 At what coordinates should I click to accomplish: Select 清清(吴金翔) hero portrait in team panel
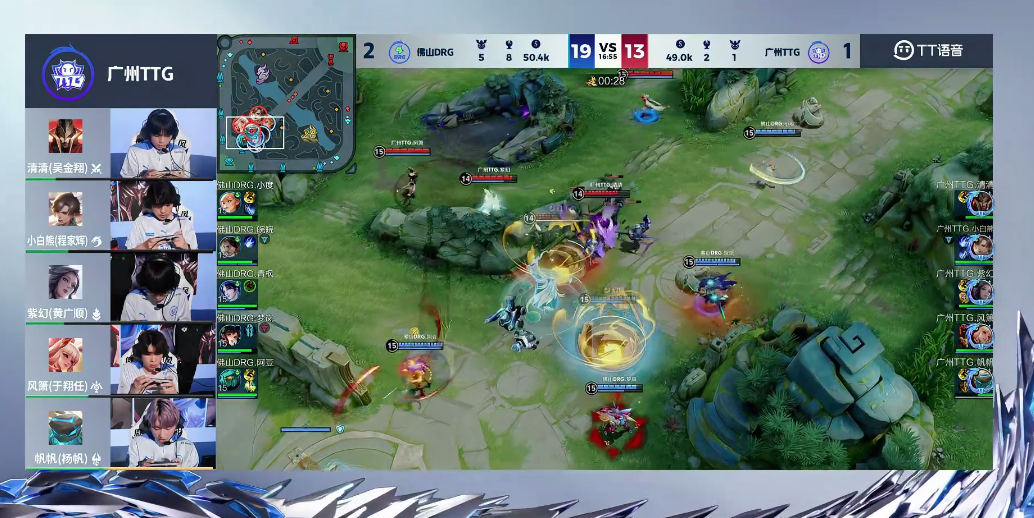(x=66, y=135)
